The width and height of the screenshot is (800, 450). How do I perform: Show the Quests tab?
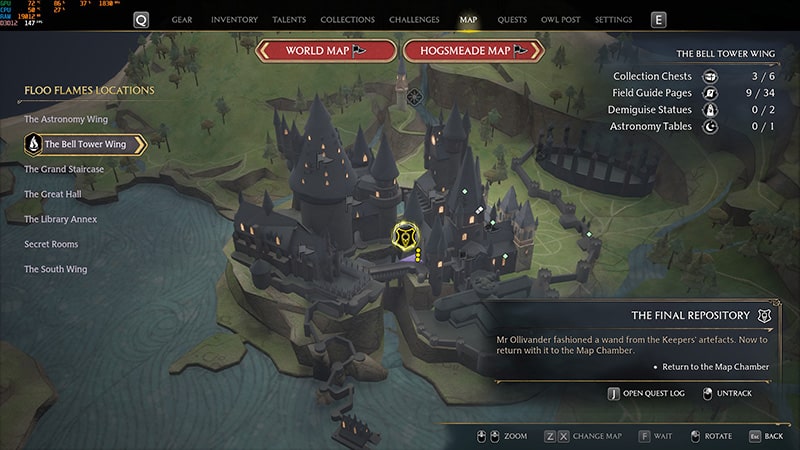pos(512,19)
